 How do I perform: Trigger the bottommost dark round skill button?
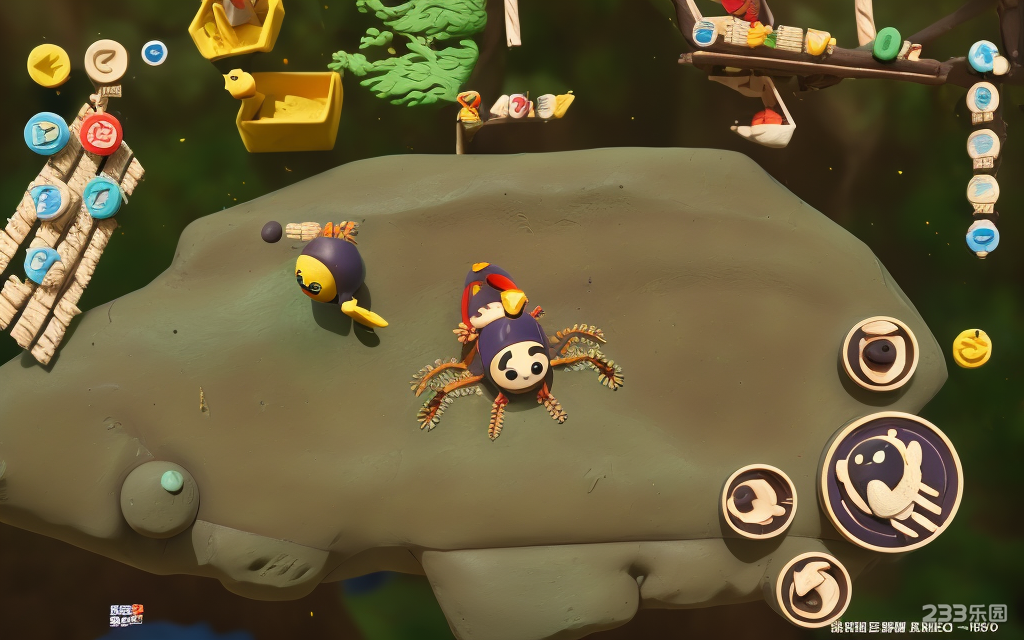[x=813, y=588]
